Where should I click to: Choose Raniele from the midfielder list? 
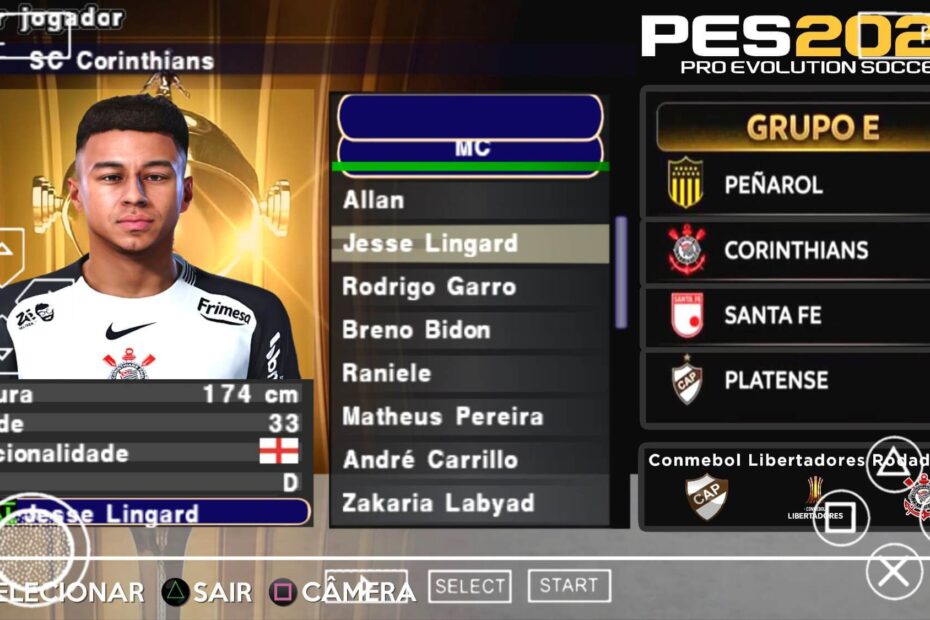click(470, 373)
